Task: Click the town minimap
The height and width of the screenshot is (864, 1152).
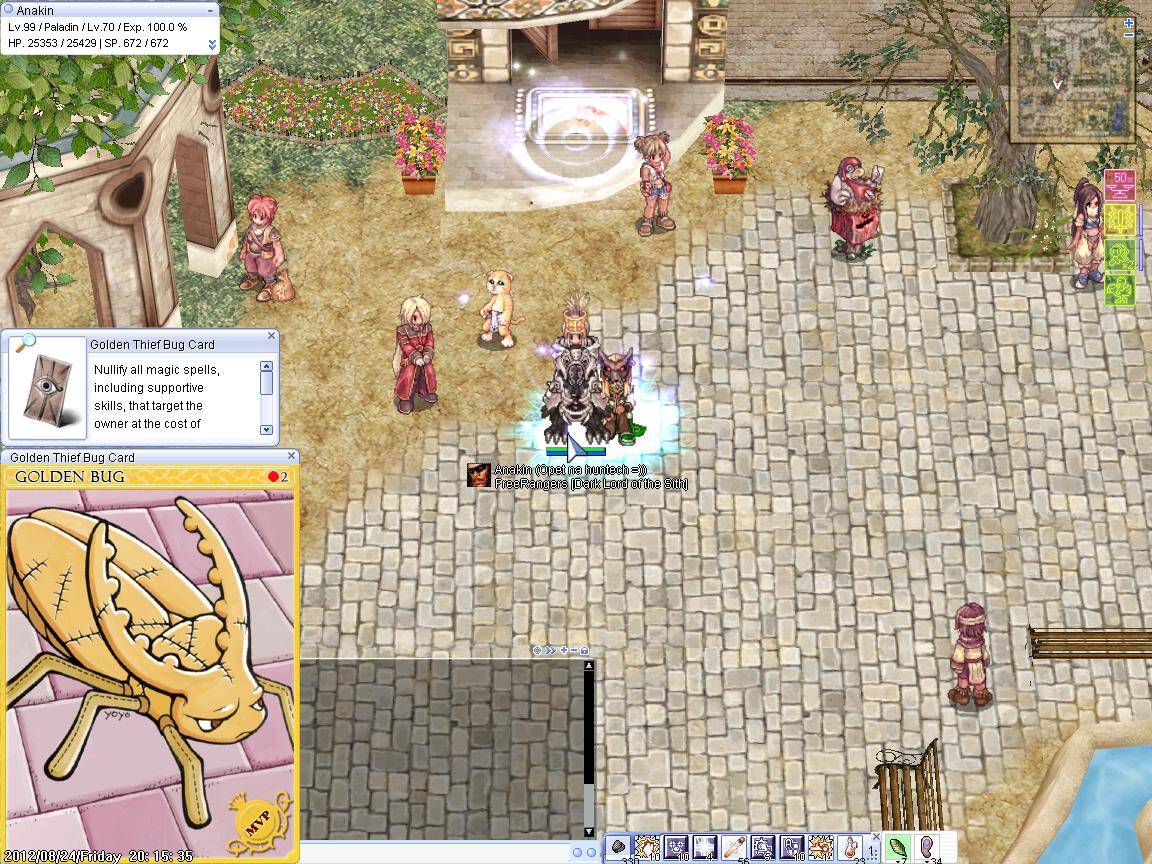Action: 1070,78
